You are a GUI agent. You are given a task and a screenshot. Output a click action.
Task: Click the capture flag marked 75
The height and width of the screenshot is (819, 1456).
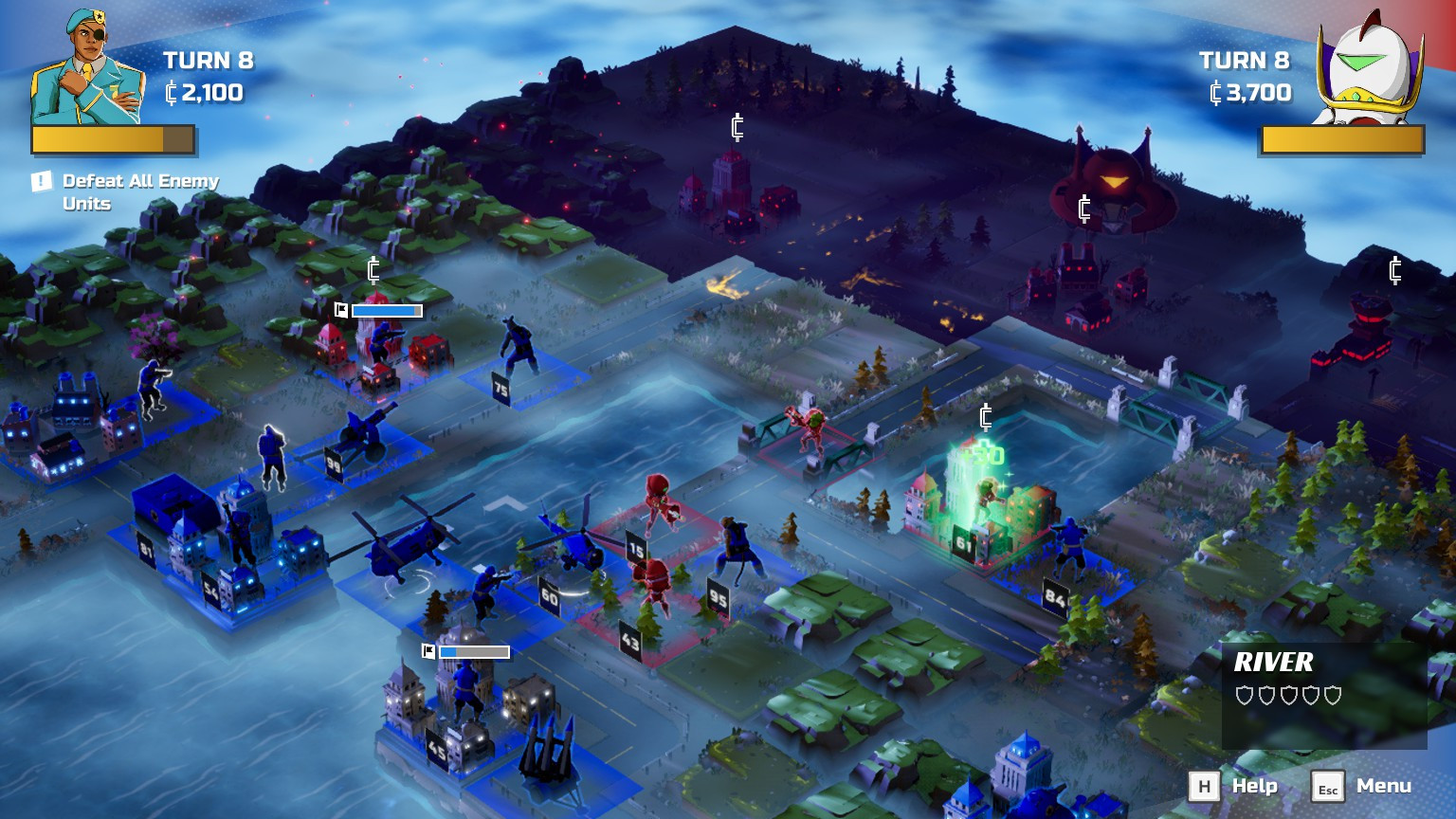[501, 387]
